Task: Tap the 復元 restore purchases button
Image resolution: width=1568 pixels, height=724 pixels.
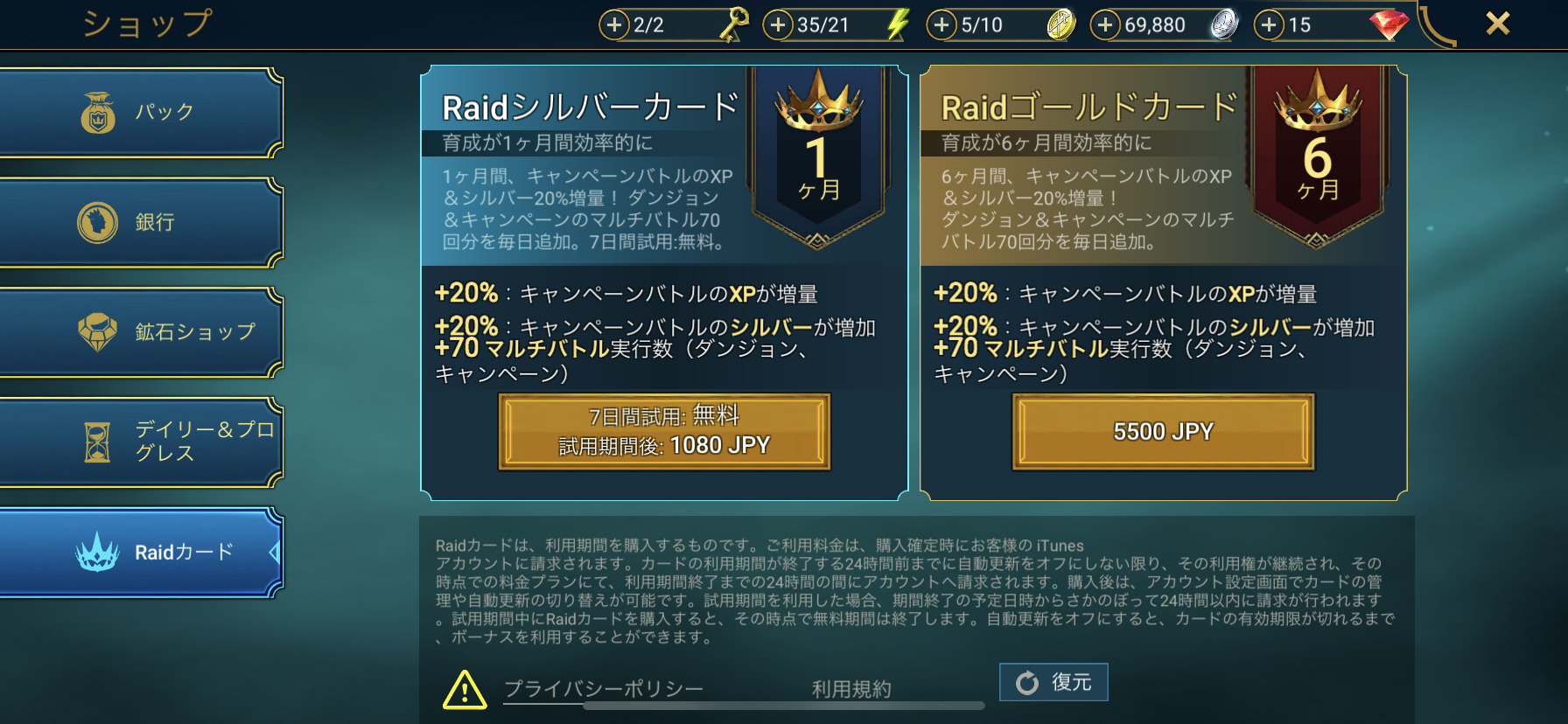Action: point(1053,682)
